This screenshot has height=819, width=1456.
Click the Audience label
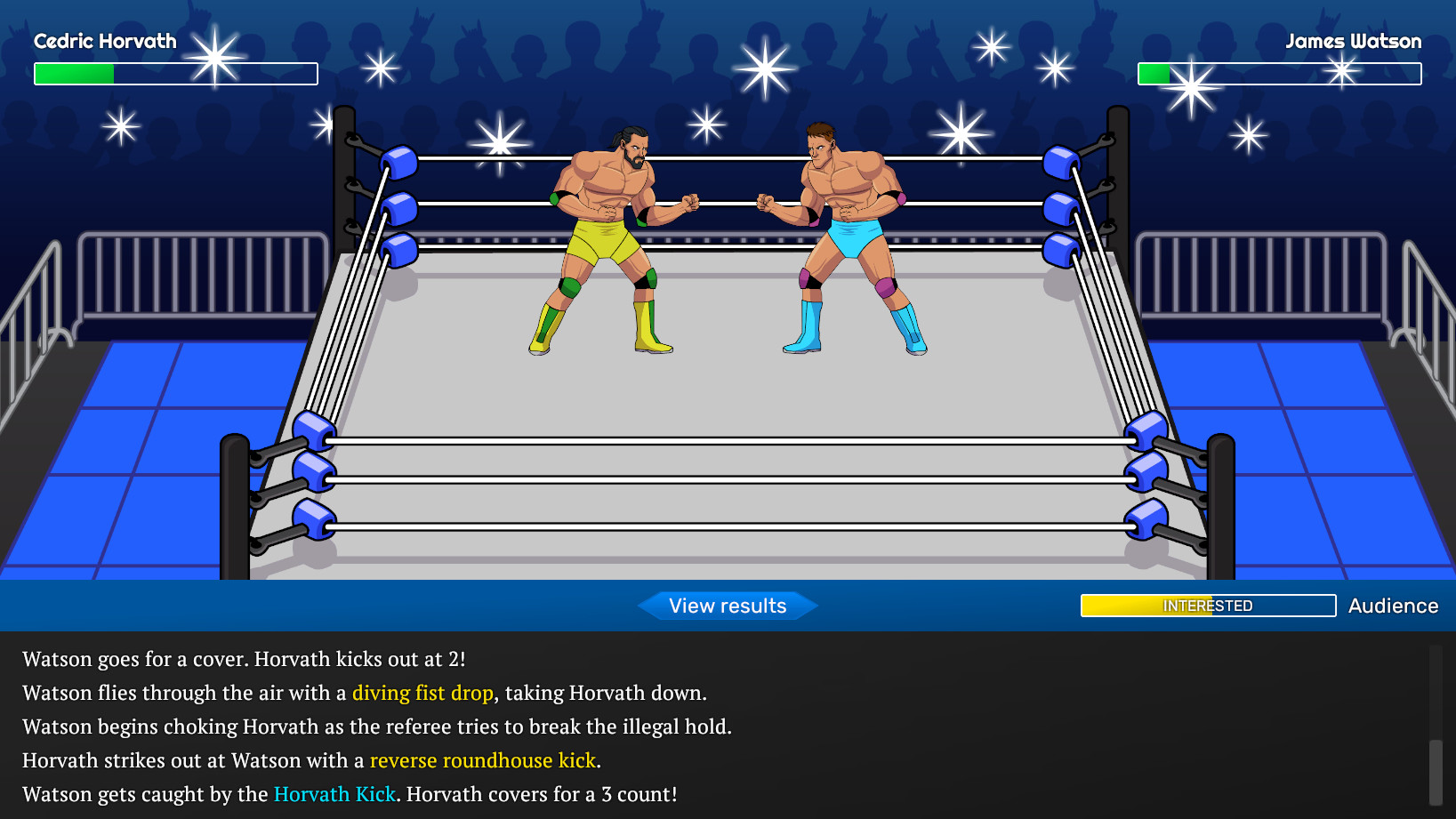1393,606
